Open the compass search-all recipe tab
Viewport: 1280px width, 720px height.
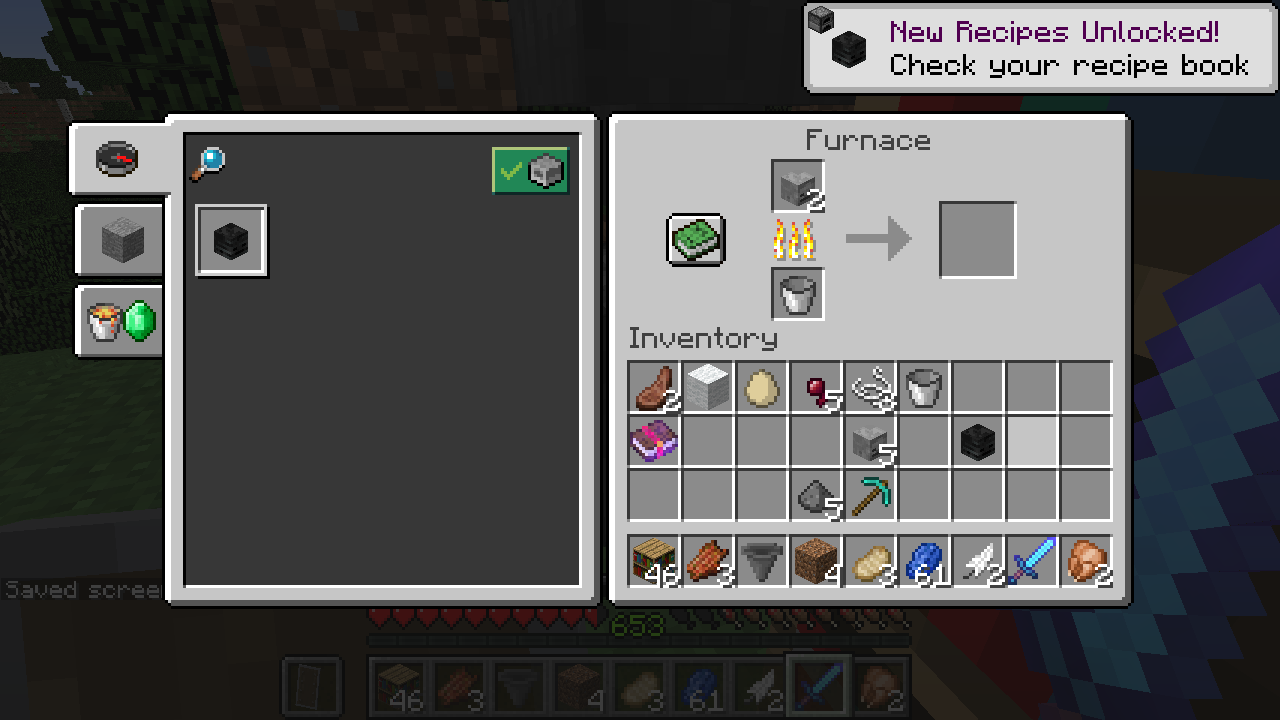tap(117, 159)
